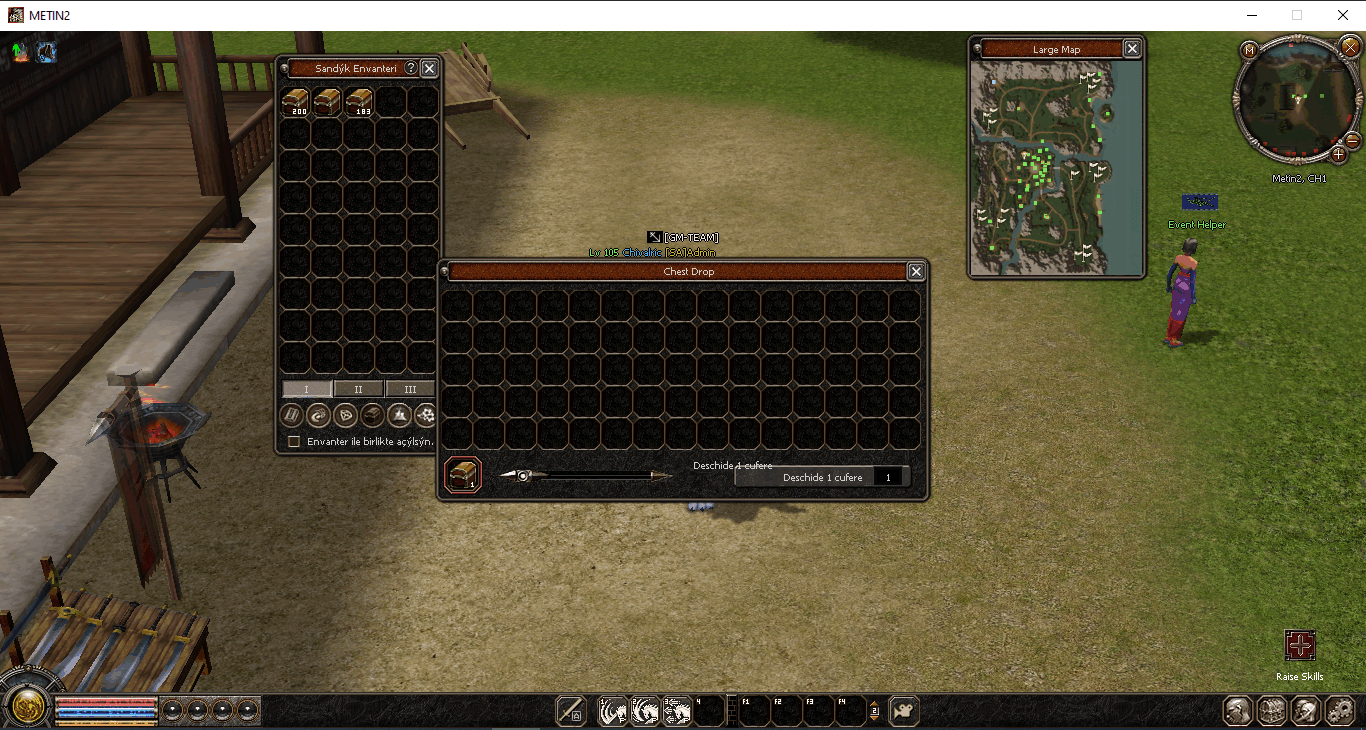The height and width of the screenshot is (730, 1366).
Task: Switch to chest inventory page II
Action: tap(358, 389)
